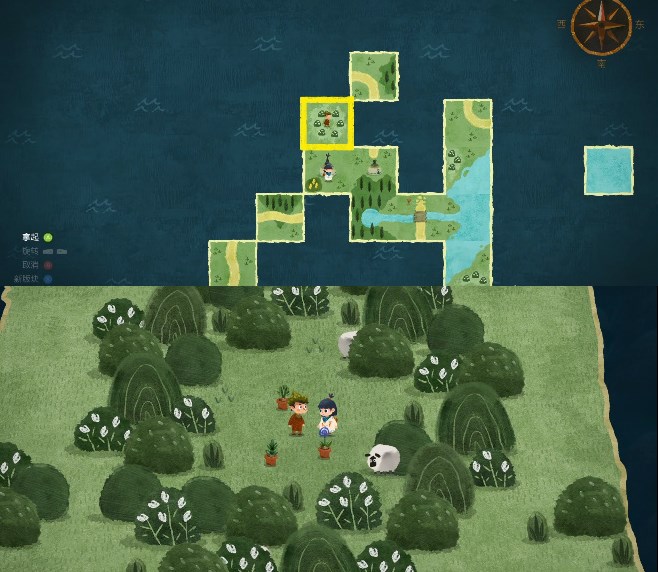Choose the map tile with the stone bridge
The width and height of the screenshot is (658, 572).
click(421, 217)
